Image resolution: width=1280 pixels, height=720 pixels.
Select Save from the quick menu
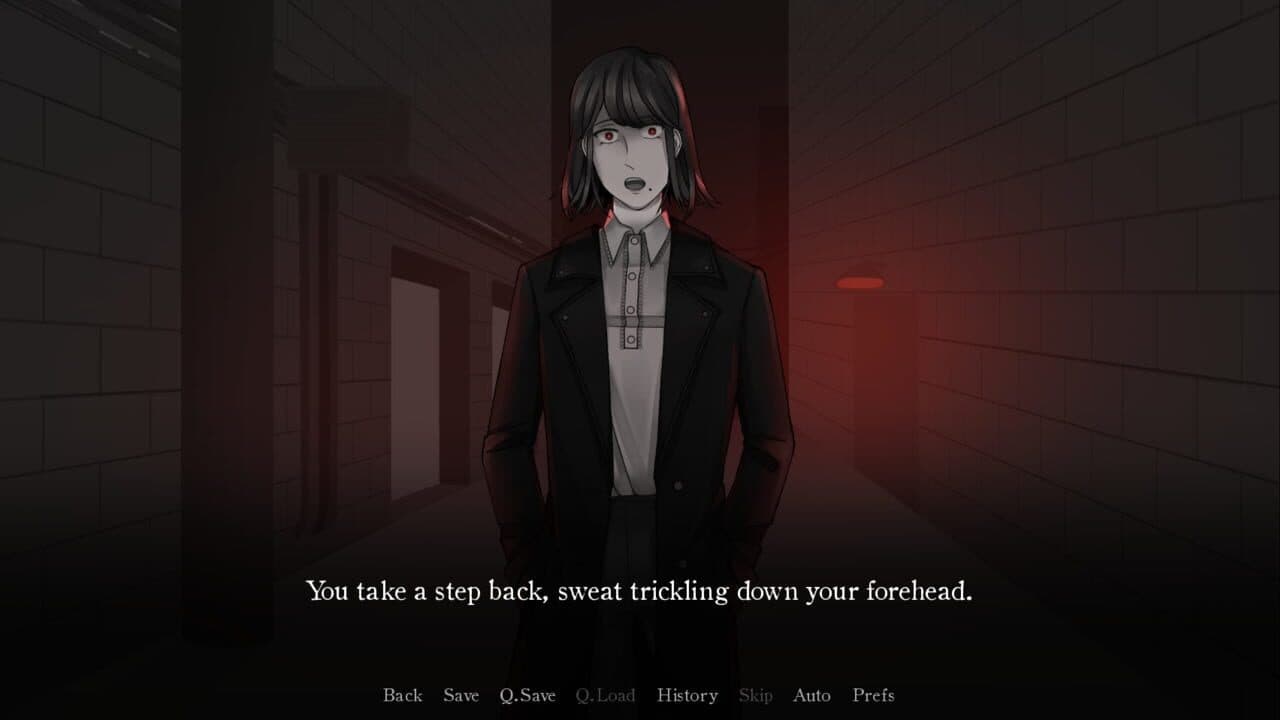(461, 695)
